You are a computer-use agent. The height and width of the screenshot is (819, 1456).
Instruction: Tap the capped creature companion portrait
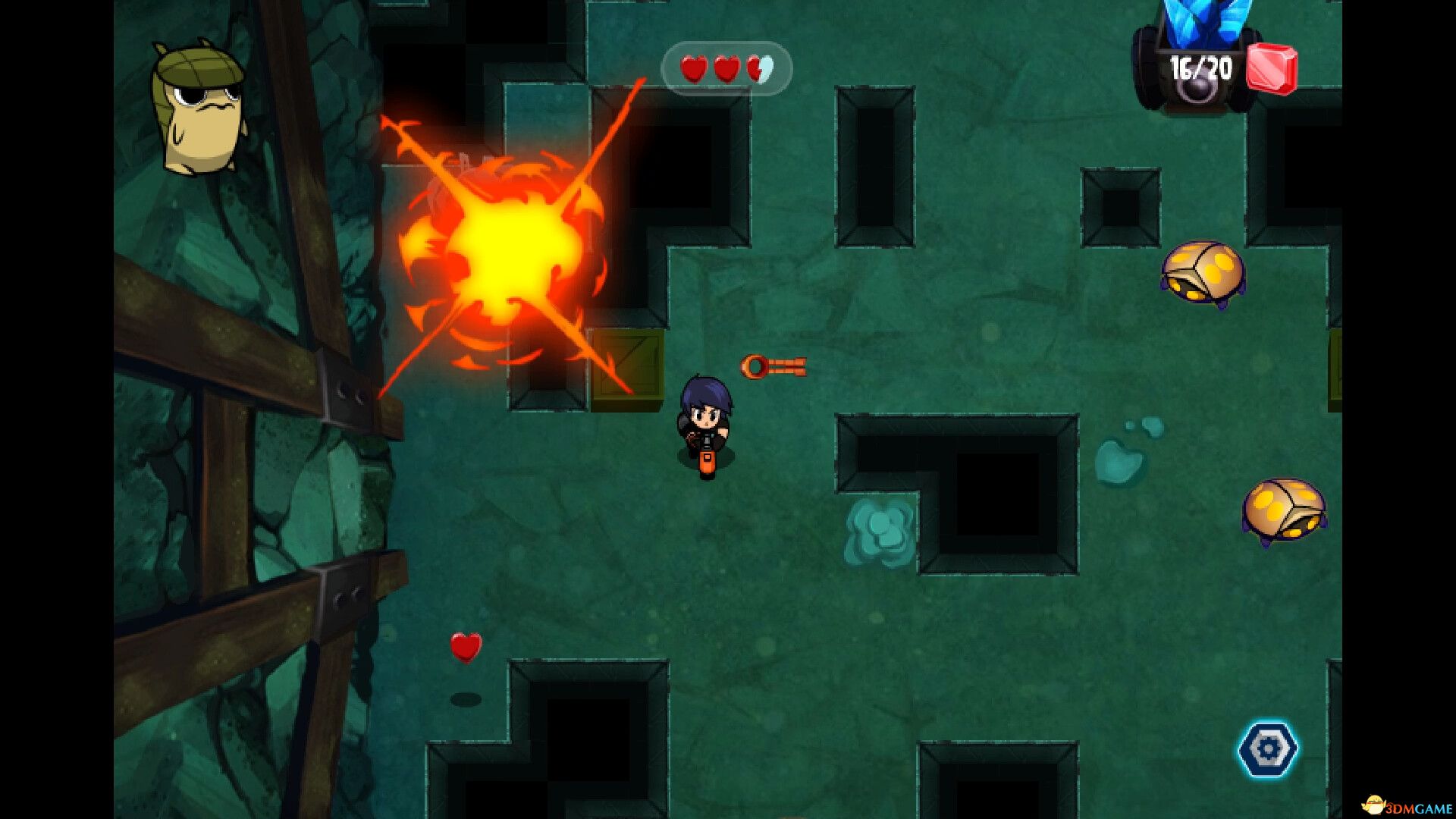pyautogui.click(x=199, y=108)
